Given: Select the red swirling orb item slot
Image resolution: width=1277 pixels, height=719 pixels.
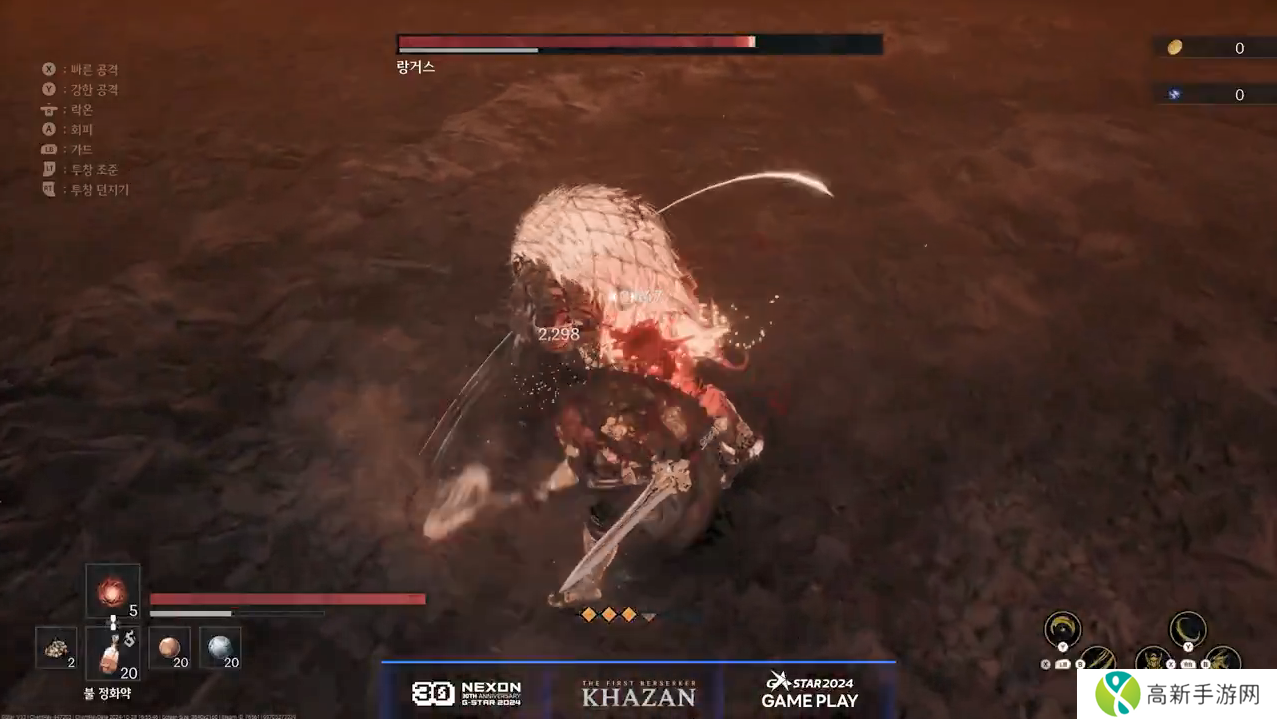Looking at the screenshot, I should tap(112, 591).
